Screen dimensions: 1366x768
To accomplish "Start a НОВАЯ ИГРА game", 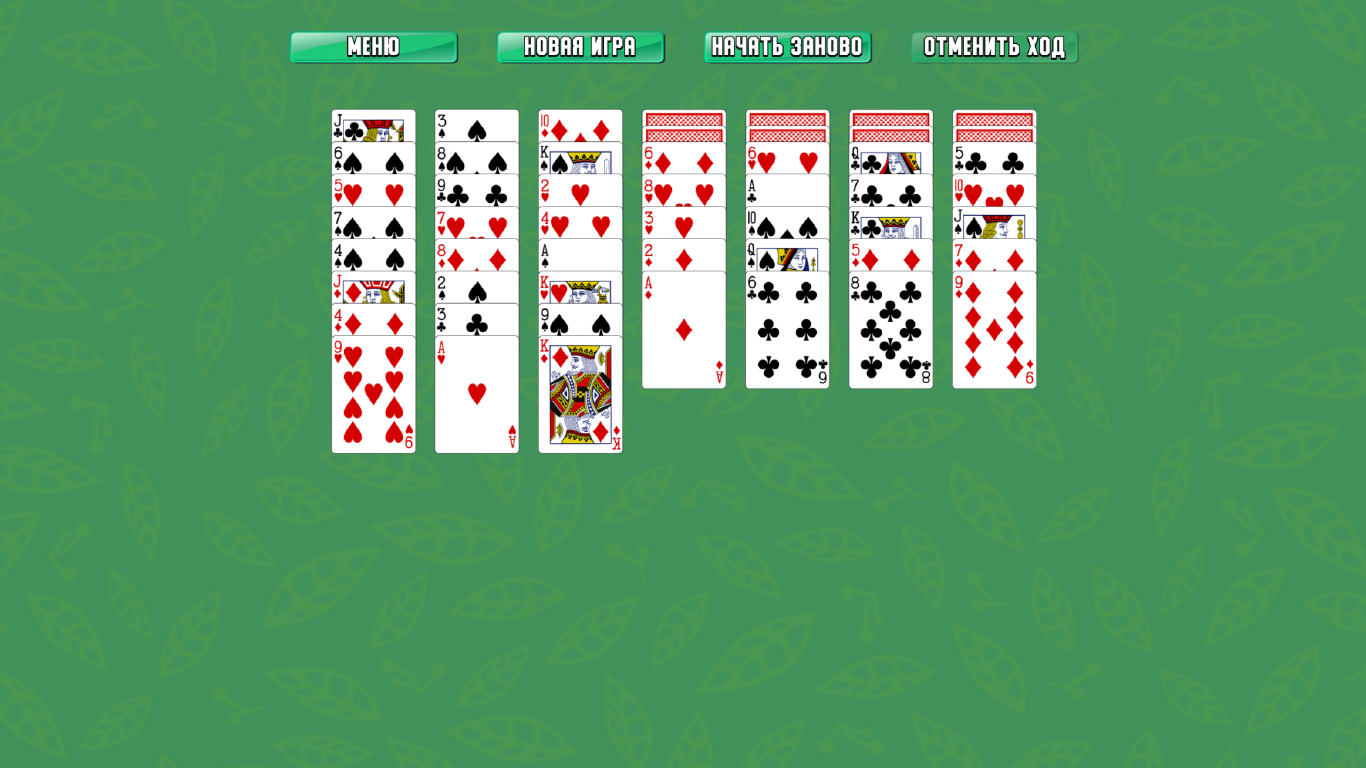I will 580,46.
